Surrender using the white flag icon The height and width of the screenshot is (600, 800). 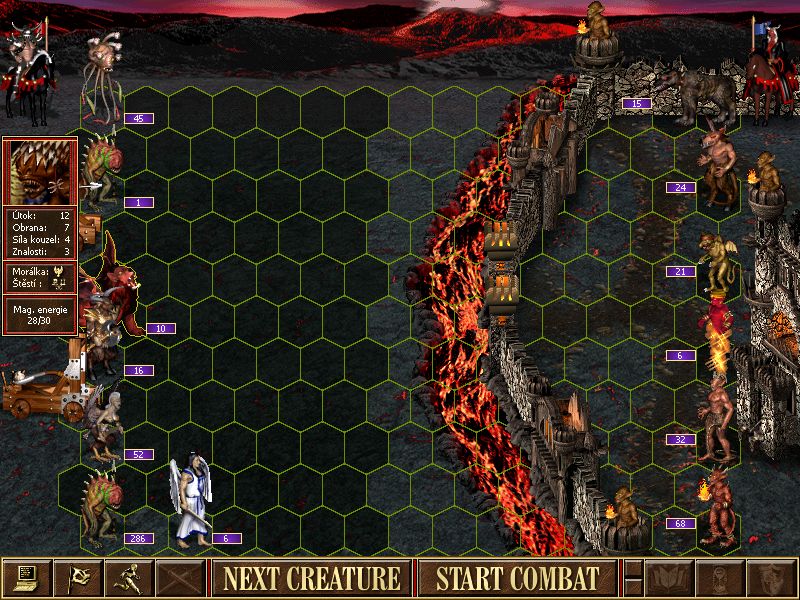pyautogui.click(x=77, y=578)
